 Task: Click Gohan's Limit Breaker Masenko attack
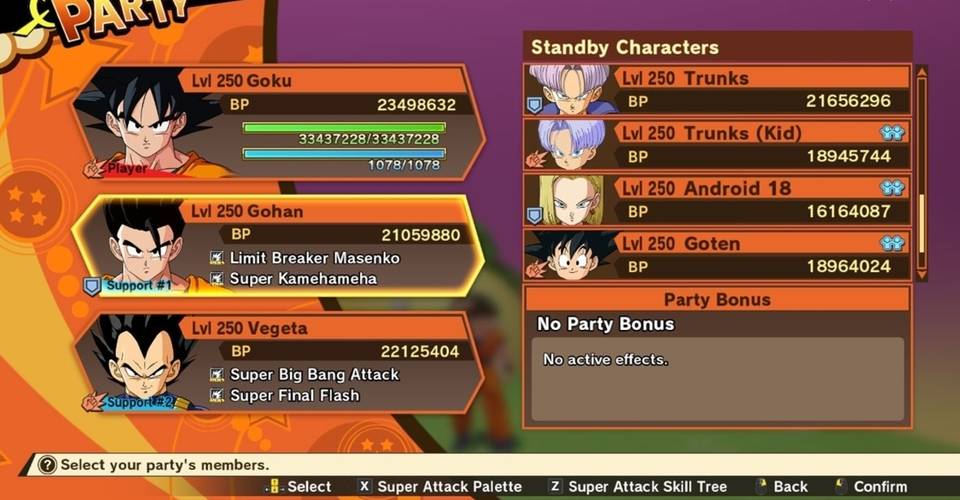314,258
